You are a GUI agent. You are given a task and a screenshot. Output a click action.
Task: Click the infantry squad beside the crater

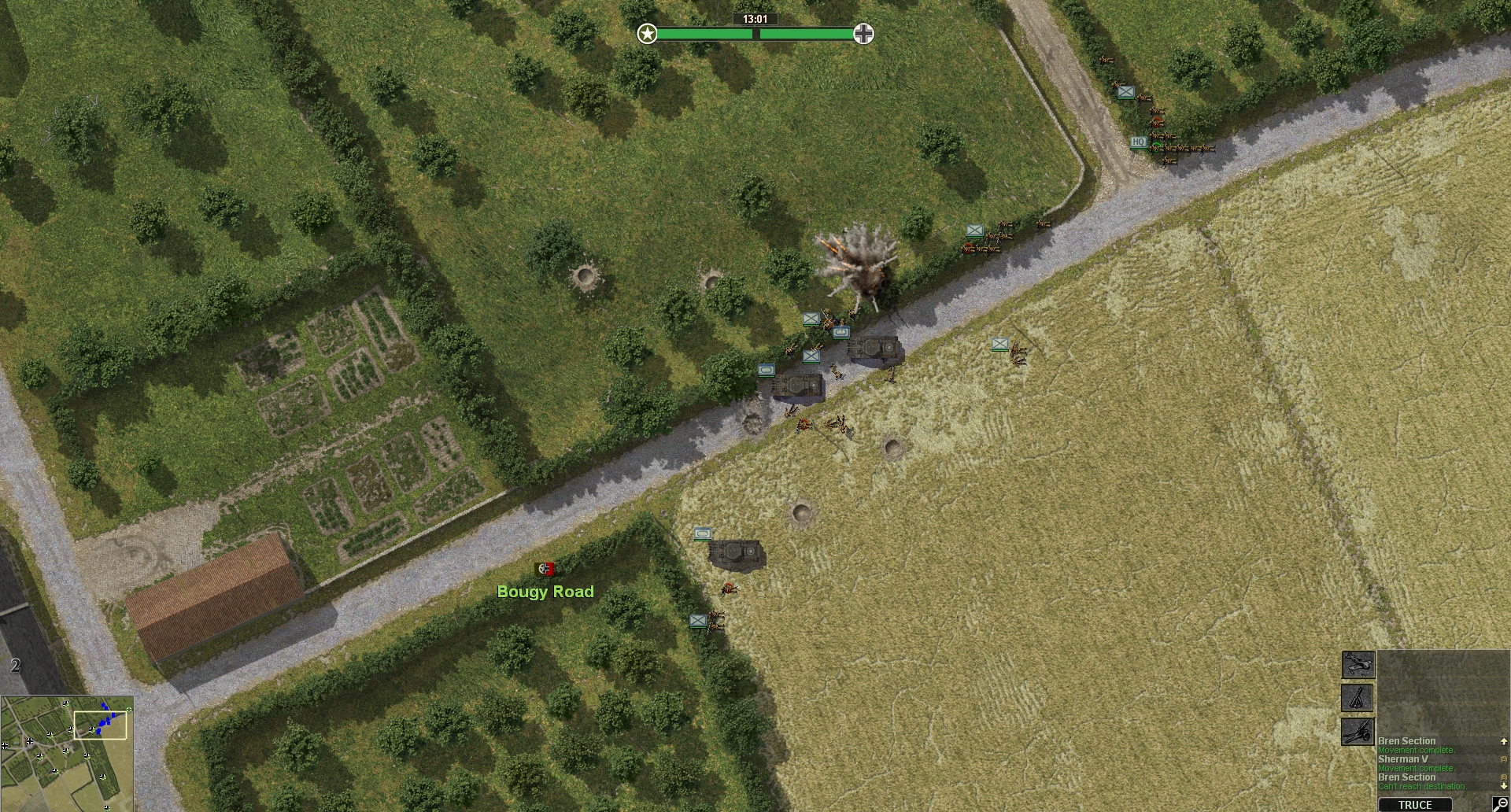pyautogui.click(x=834, y=425)
